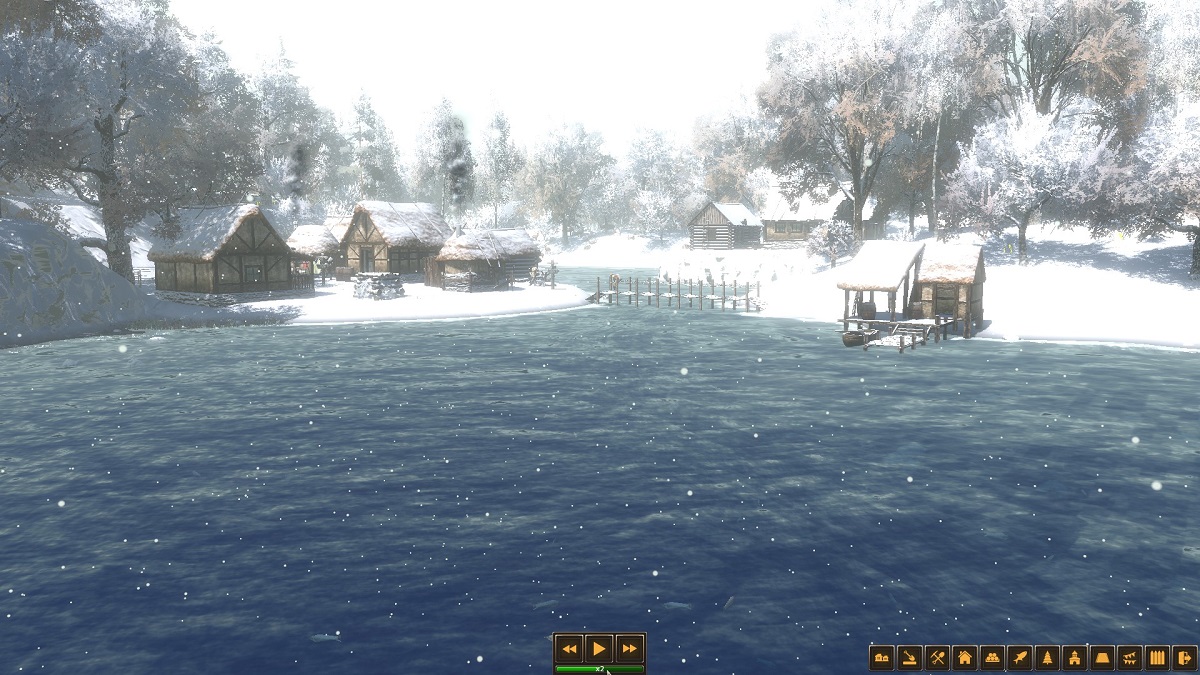
Task: Open the village houses build category
Action: (x=882, y=658)
